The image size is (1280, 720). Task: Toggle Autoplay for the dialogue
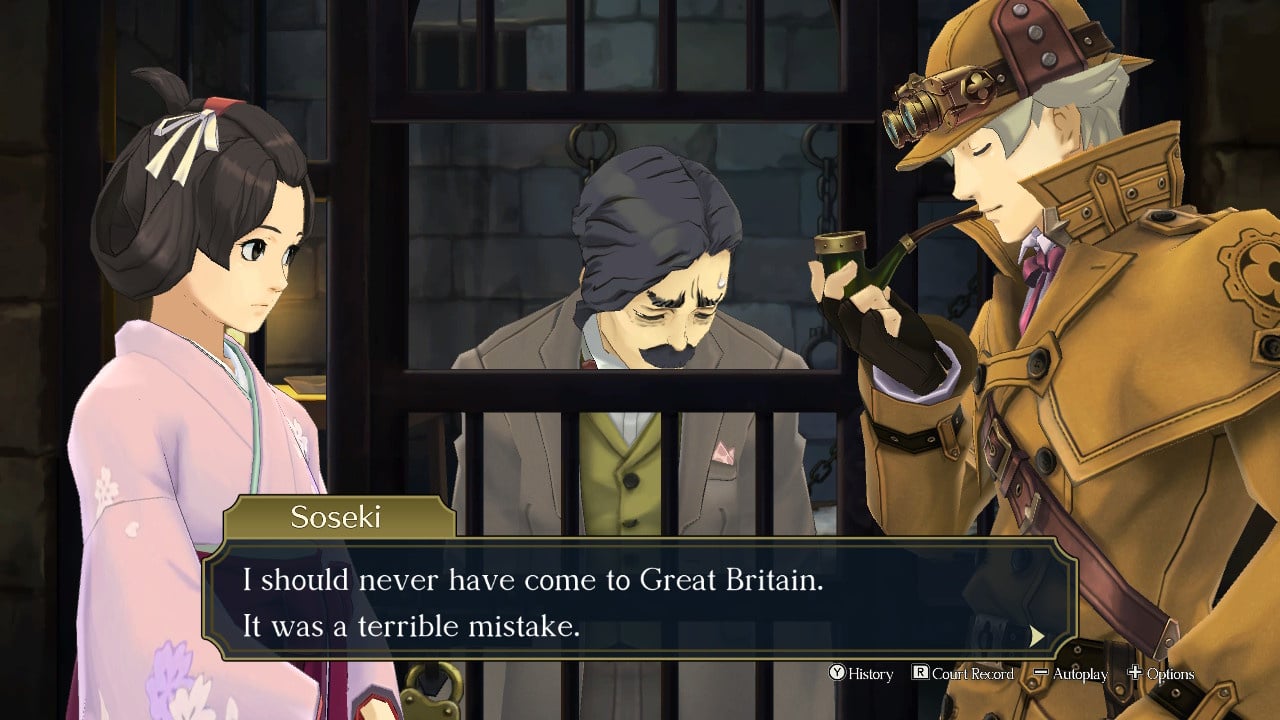[x=1071, y=674]
